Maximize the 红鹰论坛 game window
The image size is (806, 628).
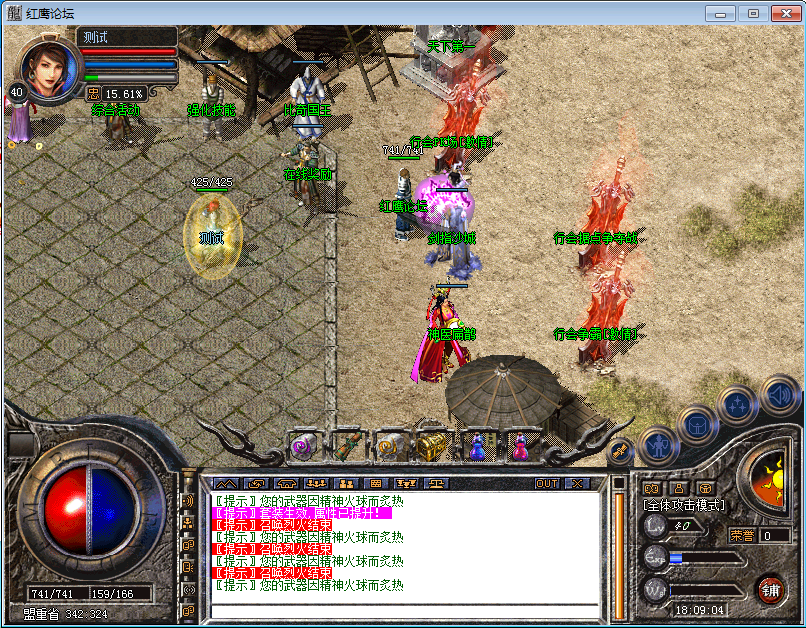tap(753, 13)
